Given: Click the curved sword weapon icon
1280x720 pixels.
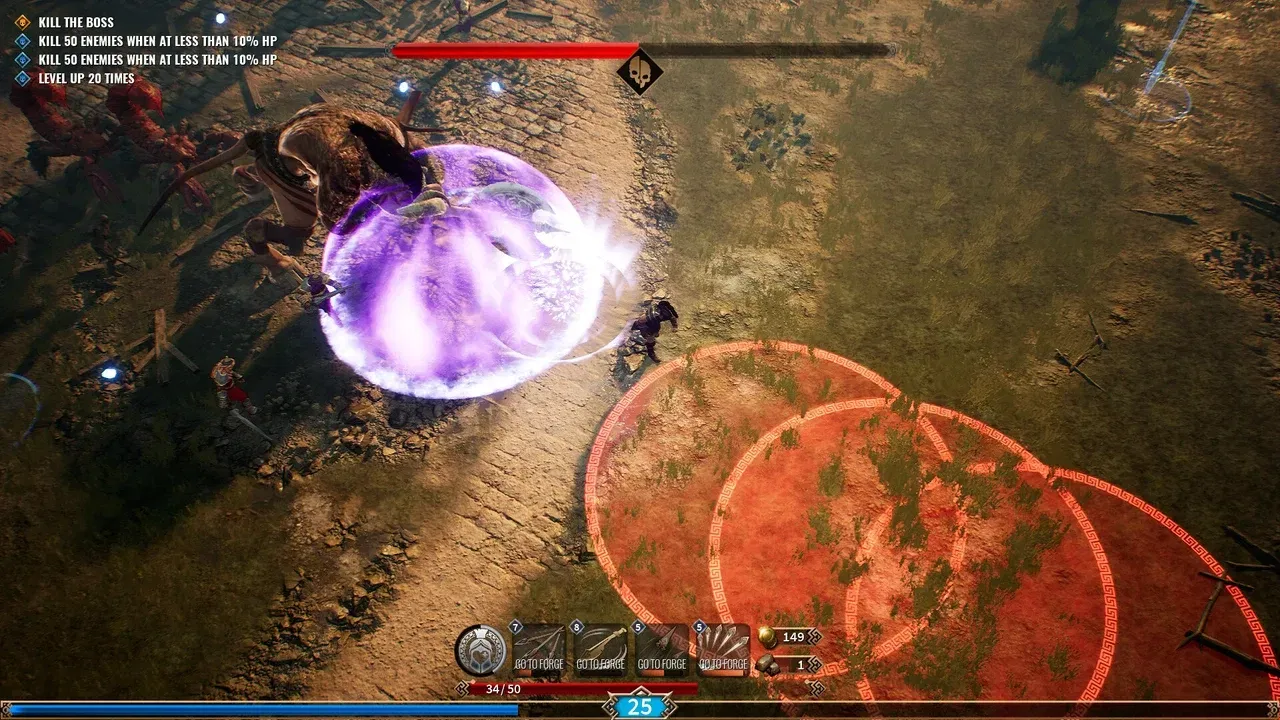Looking at the screenshot, I should click(x=600, y=644).
